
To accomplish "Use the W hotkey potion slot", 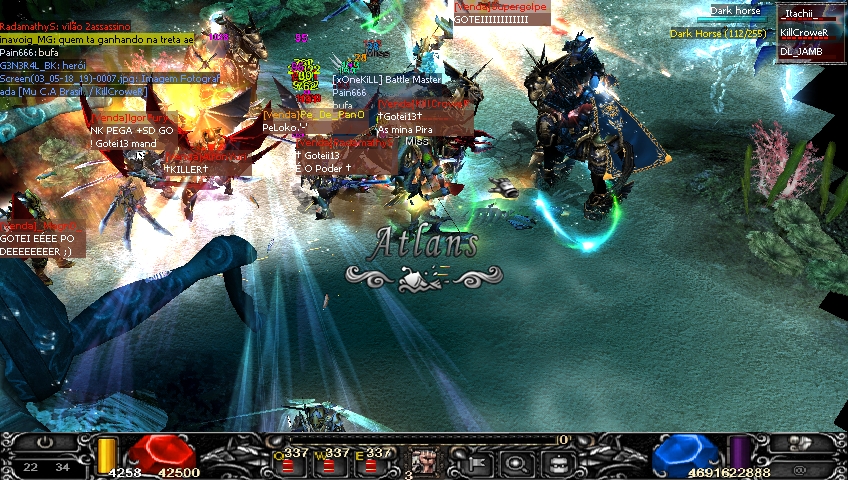I will [328, 465].
